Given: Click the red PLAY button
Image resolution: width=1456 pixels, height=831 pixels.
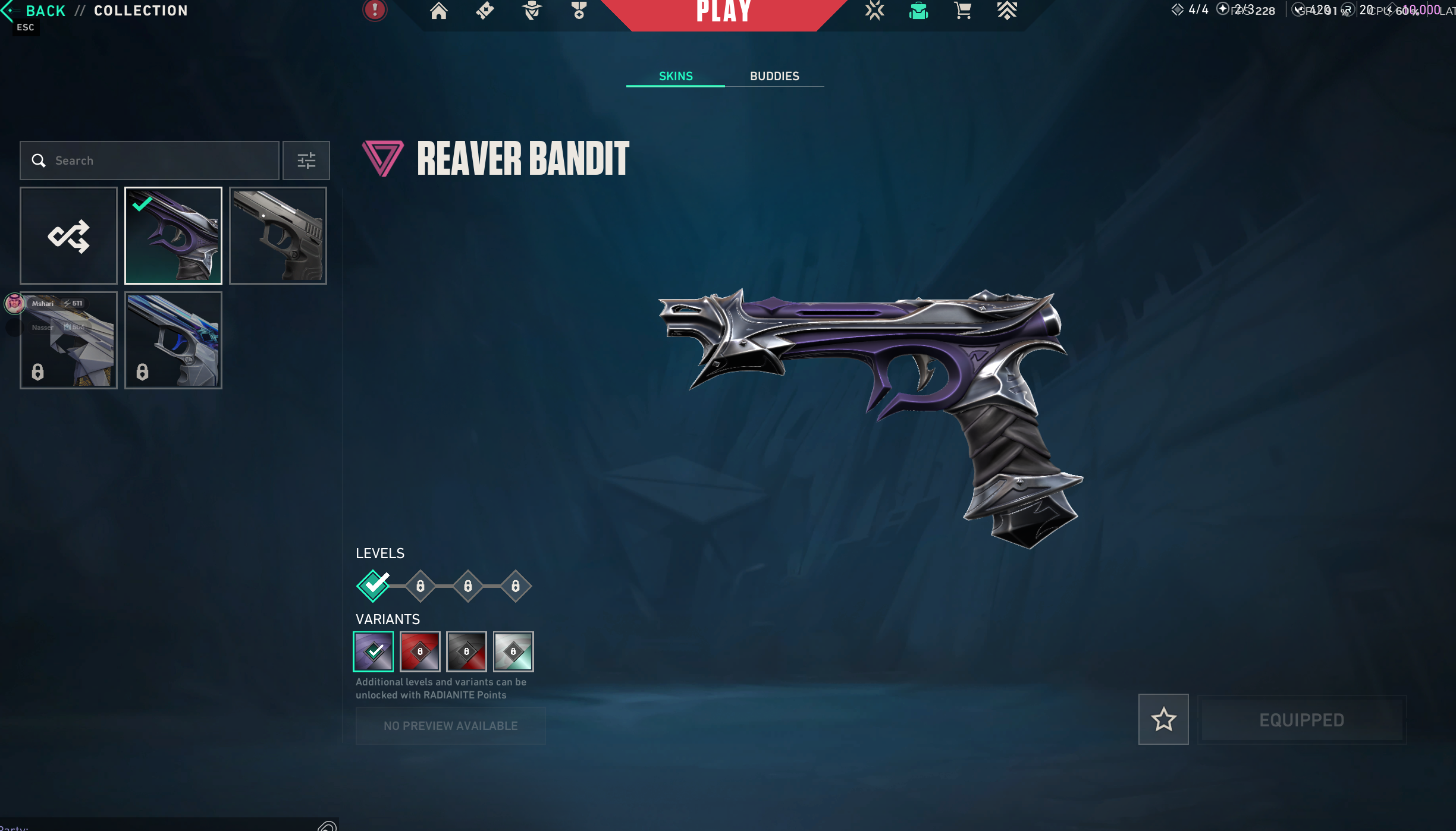Looking at the screenshot, I should [723, 12].
